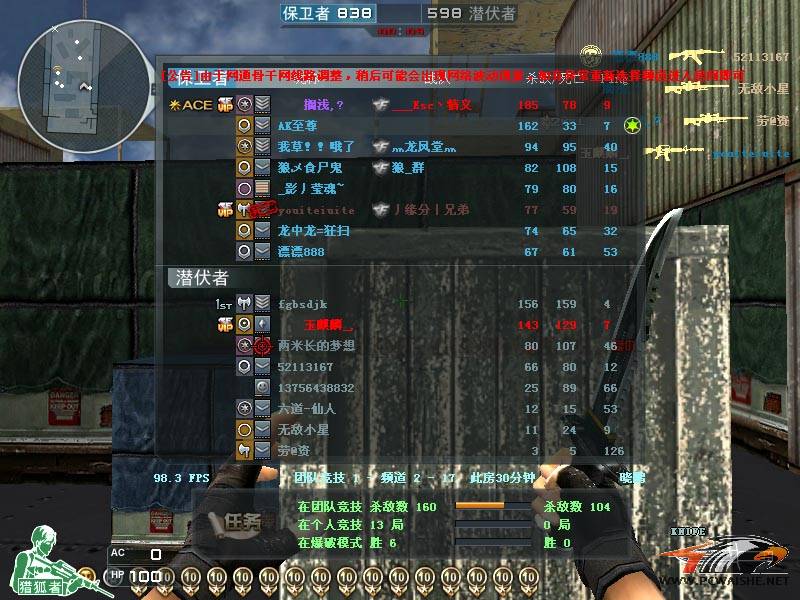Click the gold rifle kill-feed entry for 52113167
The image size is (800, 600).
[698, 57]
